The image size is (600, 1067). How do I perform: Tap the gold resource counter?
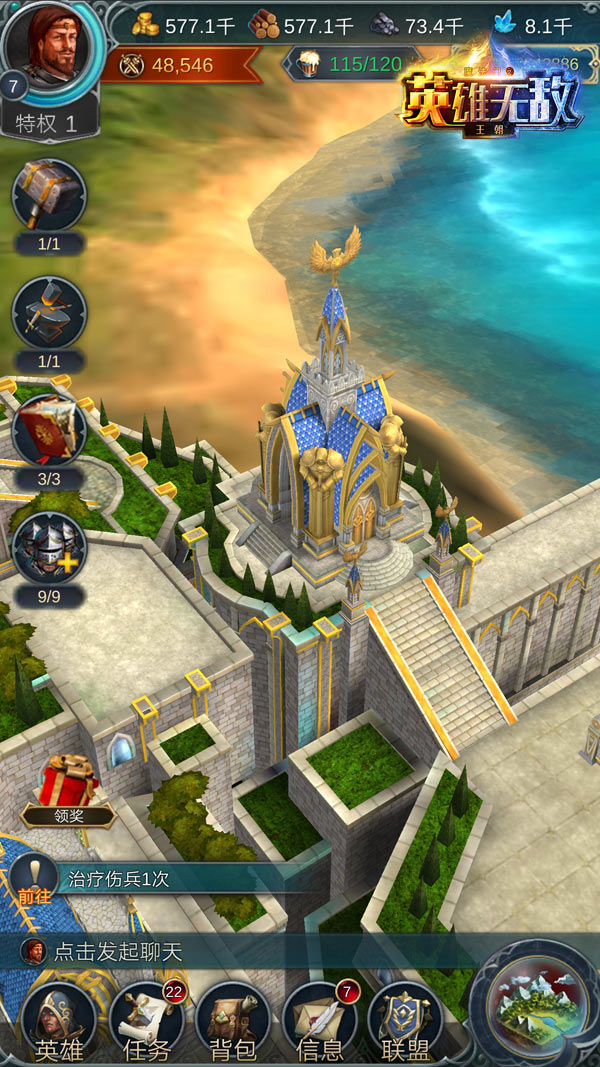pyautogui.click(x=185, y=25)
